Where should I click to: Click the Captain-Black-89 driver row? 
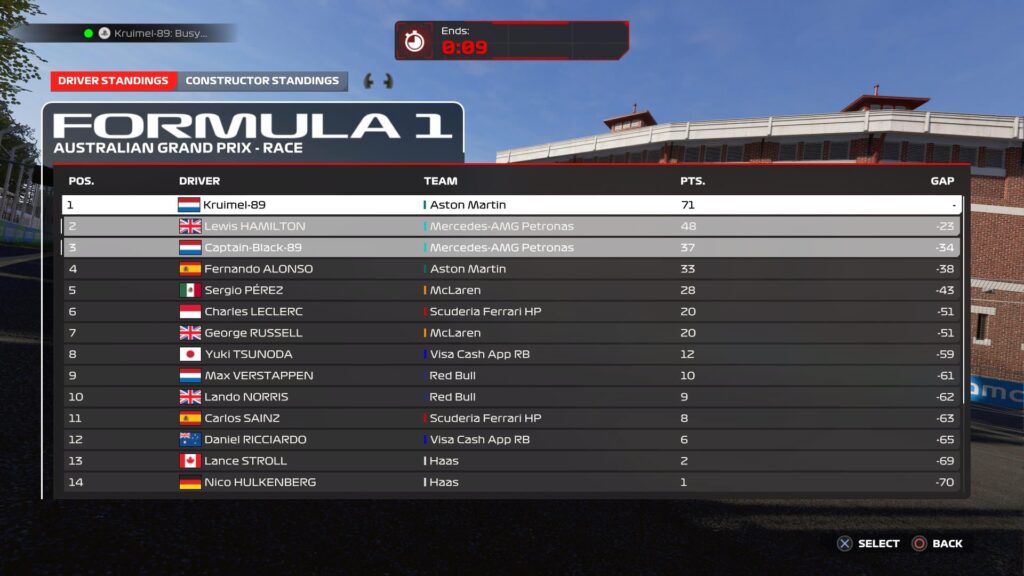[x=511, y=247]
